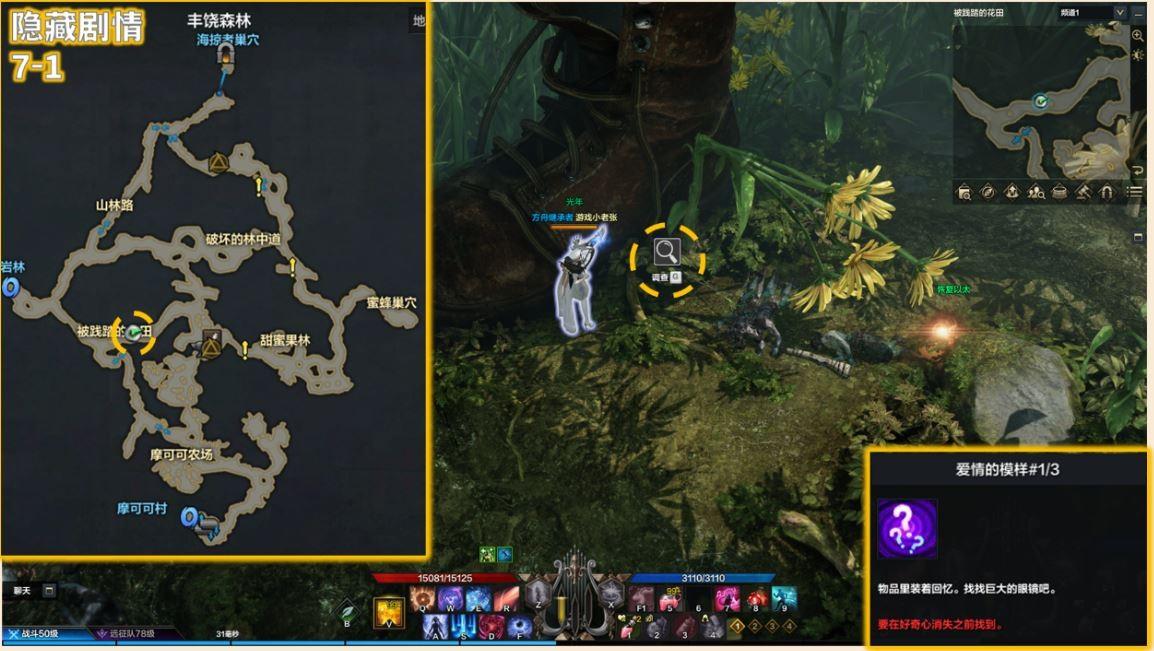Click the 调查 magnifier interaction icon

(x=667, y=253)
